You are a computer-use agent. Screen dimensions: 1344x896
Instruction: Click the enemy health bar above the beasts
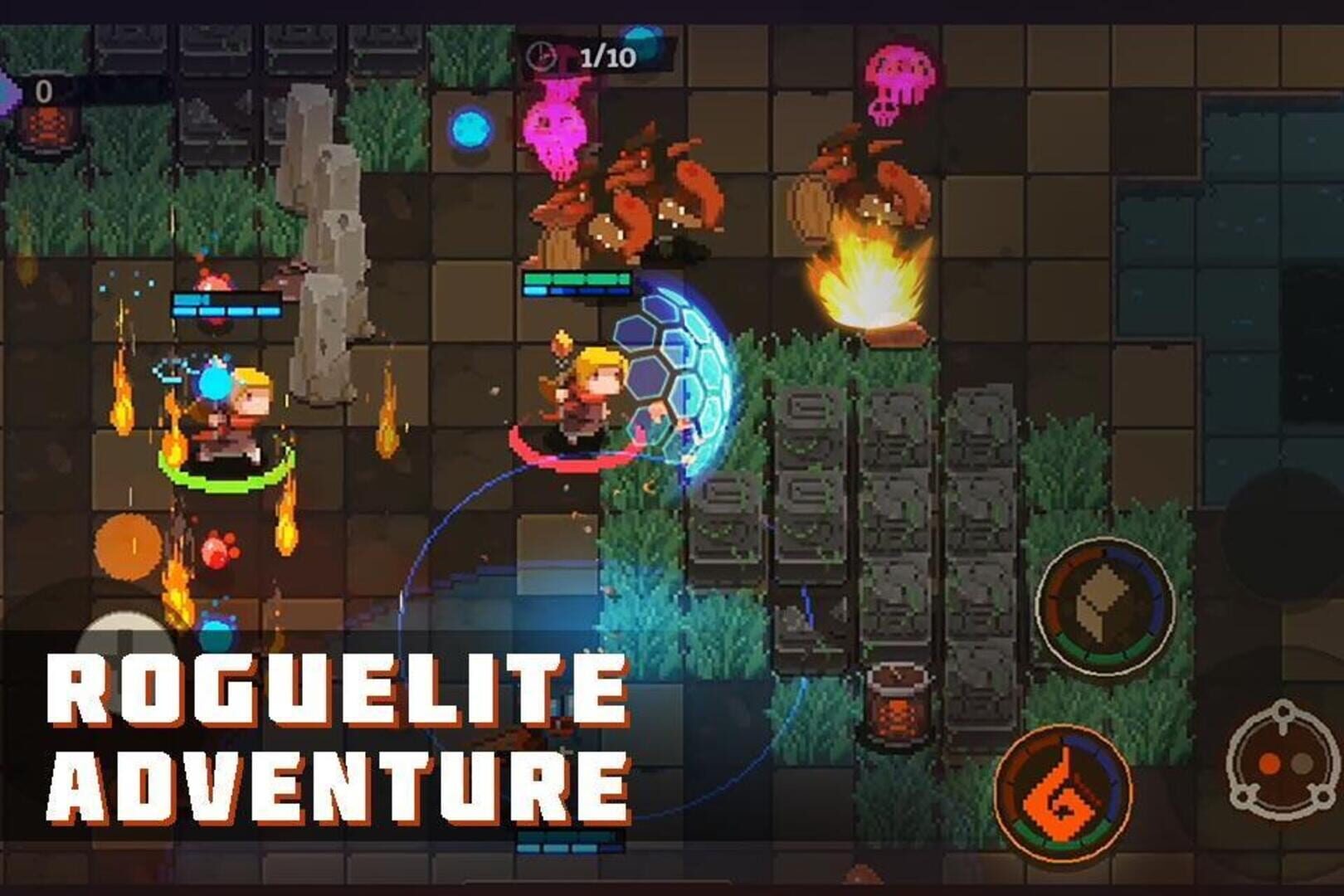[x=577, y=282]
